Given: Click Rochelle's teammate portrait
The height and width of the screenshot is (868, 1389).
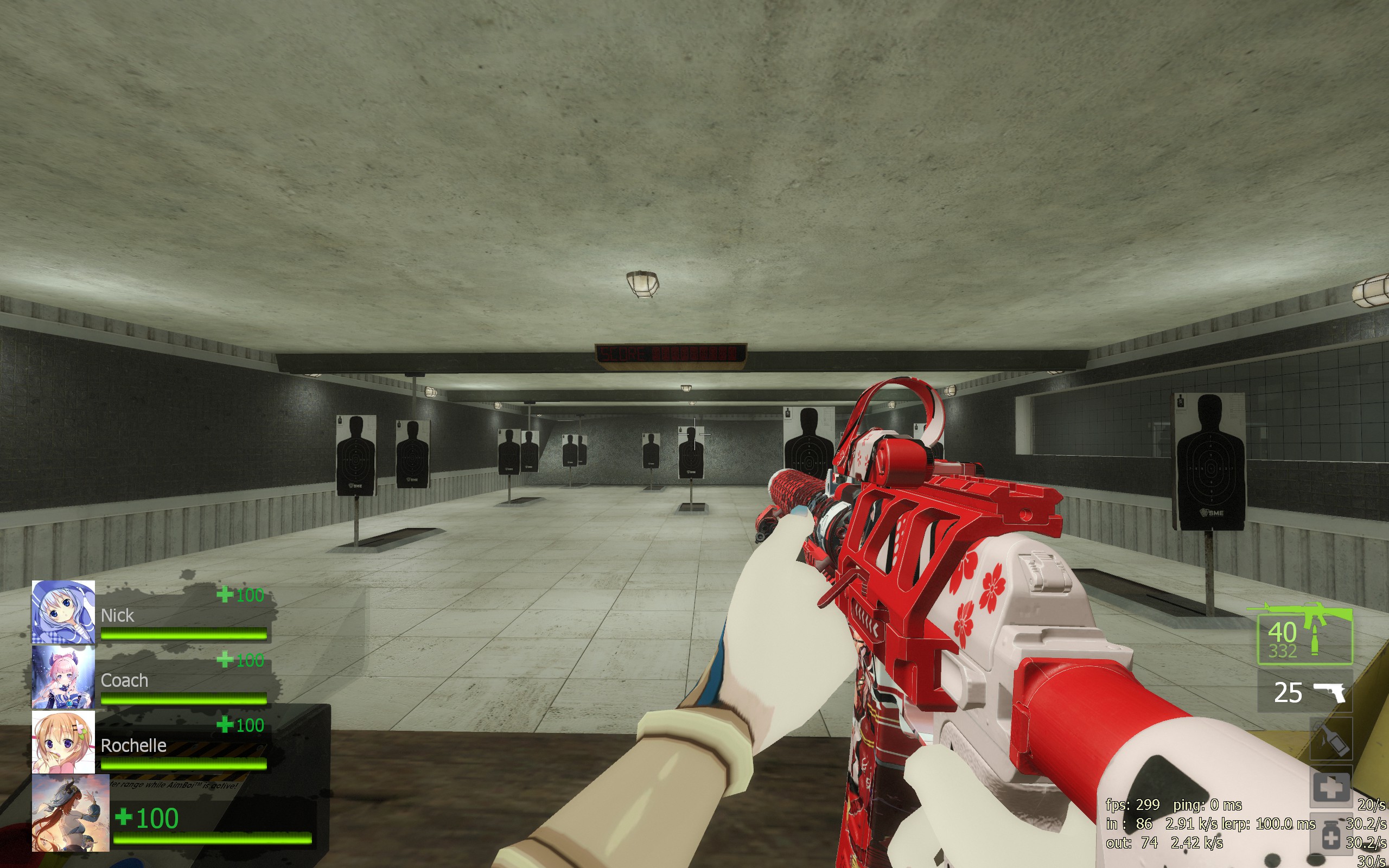Looking at the screenshot, I should coord(63,742).
